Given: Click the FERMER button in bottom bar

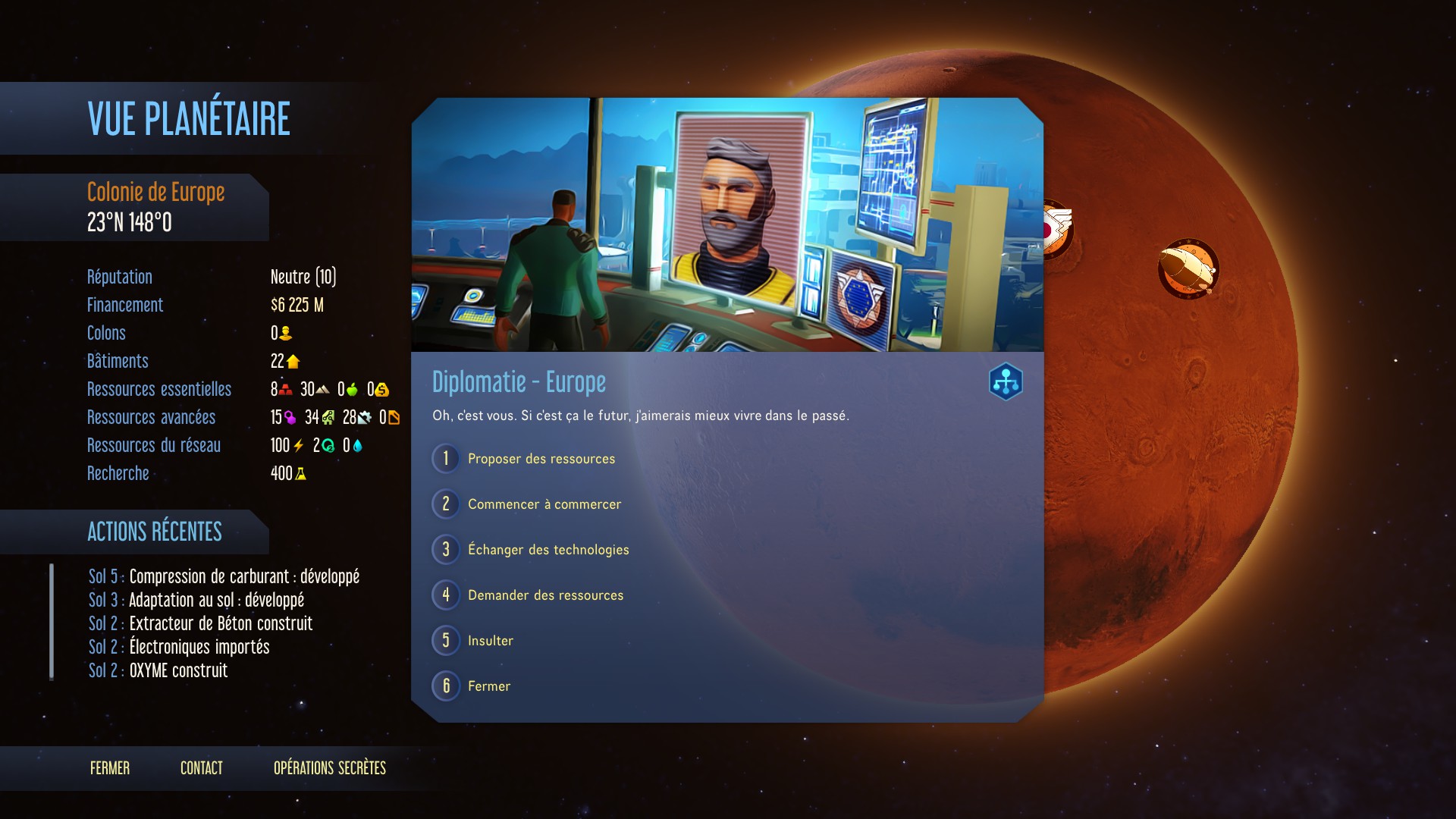Looking at the screenshot, I should pyautogui.click(x=110, y=768).
